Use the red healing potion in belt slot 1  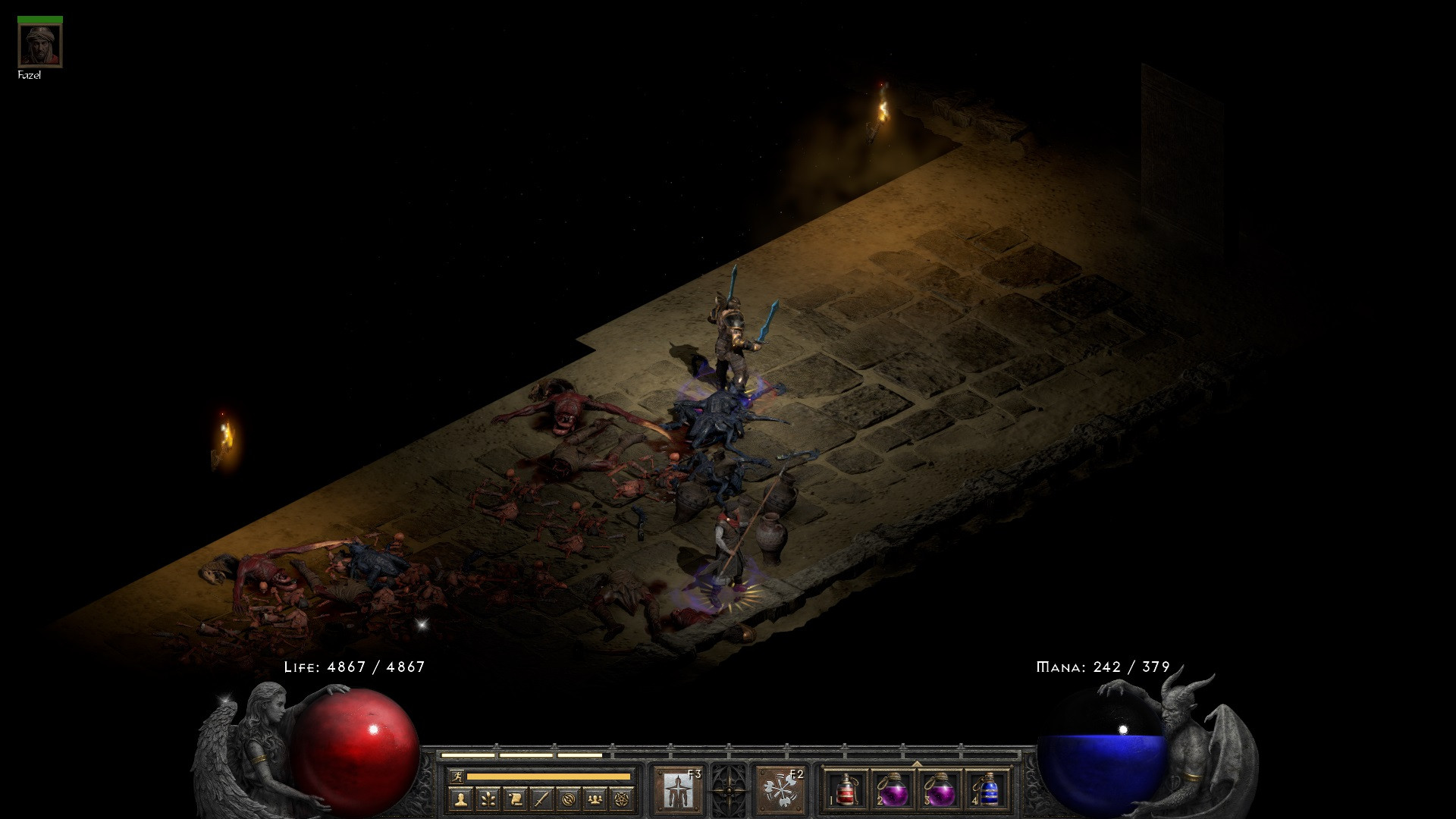click(x=846, y=790)
